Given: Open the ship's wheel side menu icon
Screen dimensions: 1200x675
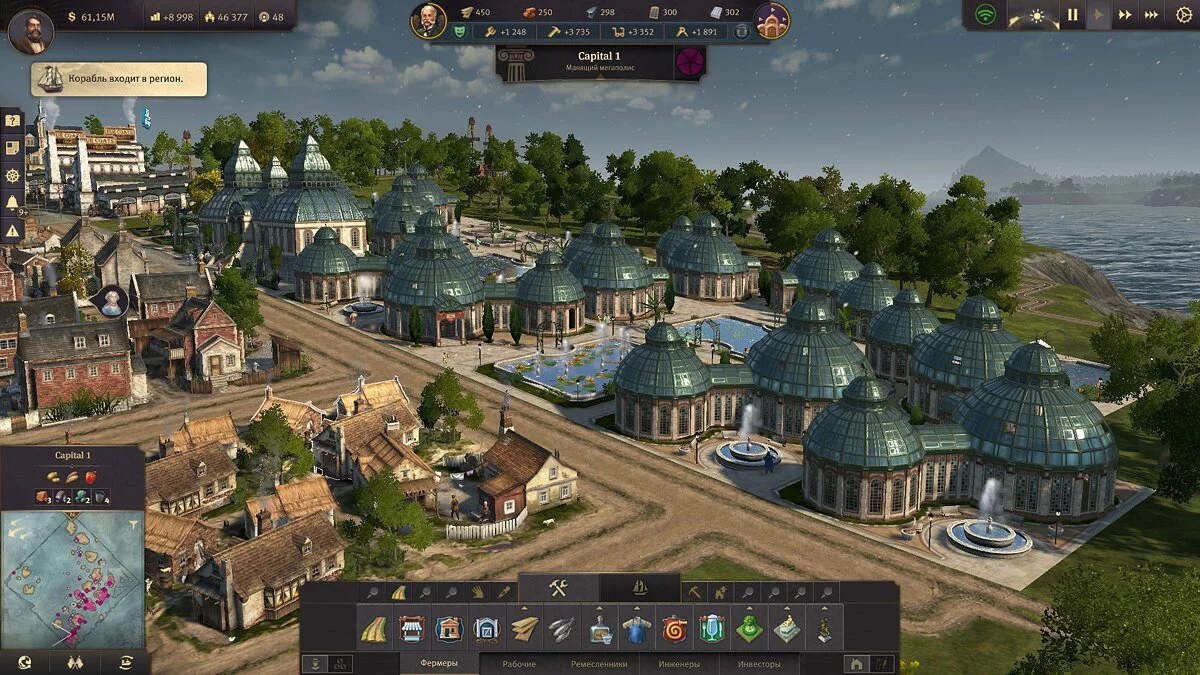Looking at the screenshot, I should (x=12, y=175).
